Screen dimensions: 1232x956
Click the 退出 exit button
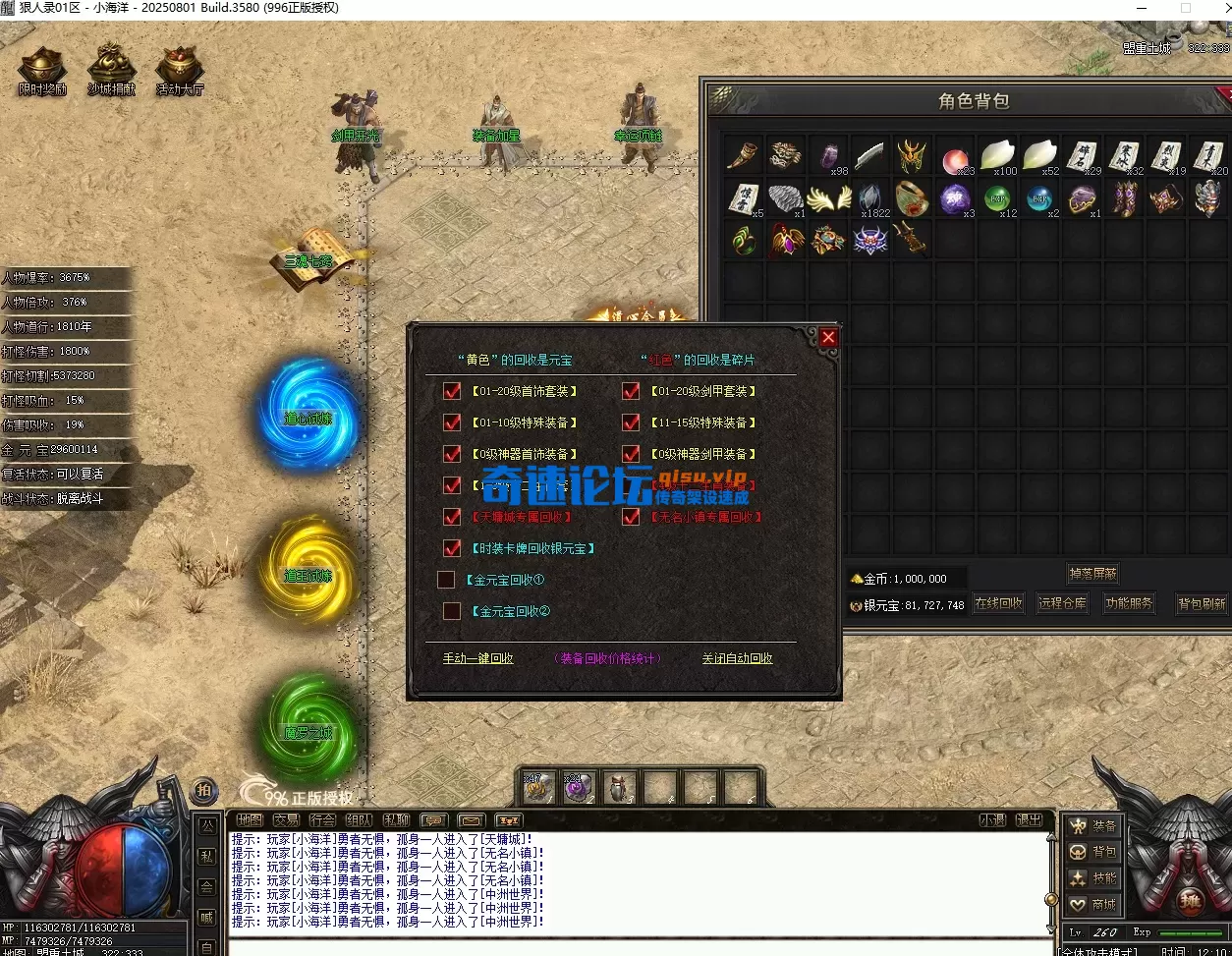coord(1029,820)
